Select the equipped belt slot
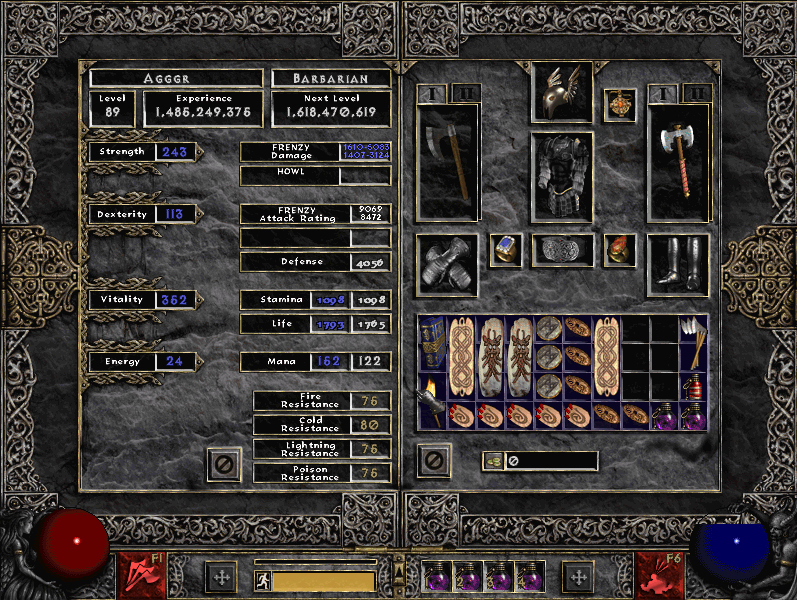The width and height of the screenshot is (797, 600). pyautogui.click(x=562, y=250)
